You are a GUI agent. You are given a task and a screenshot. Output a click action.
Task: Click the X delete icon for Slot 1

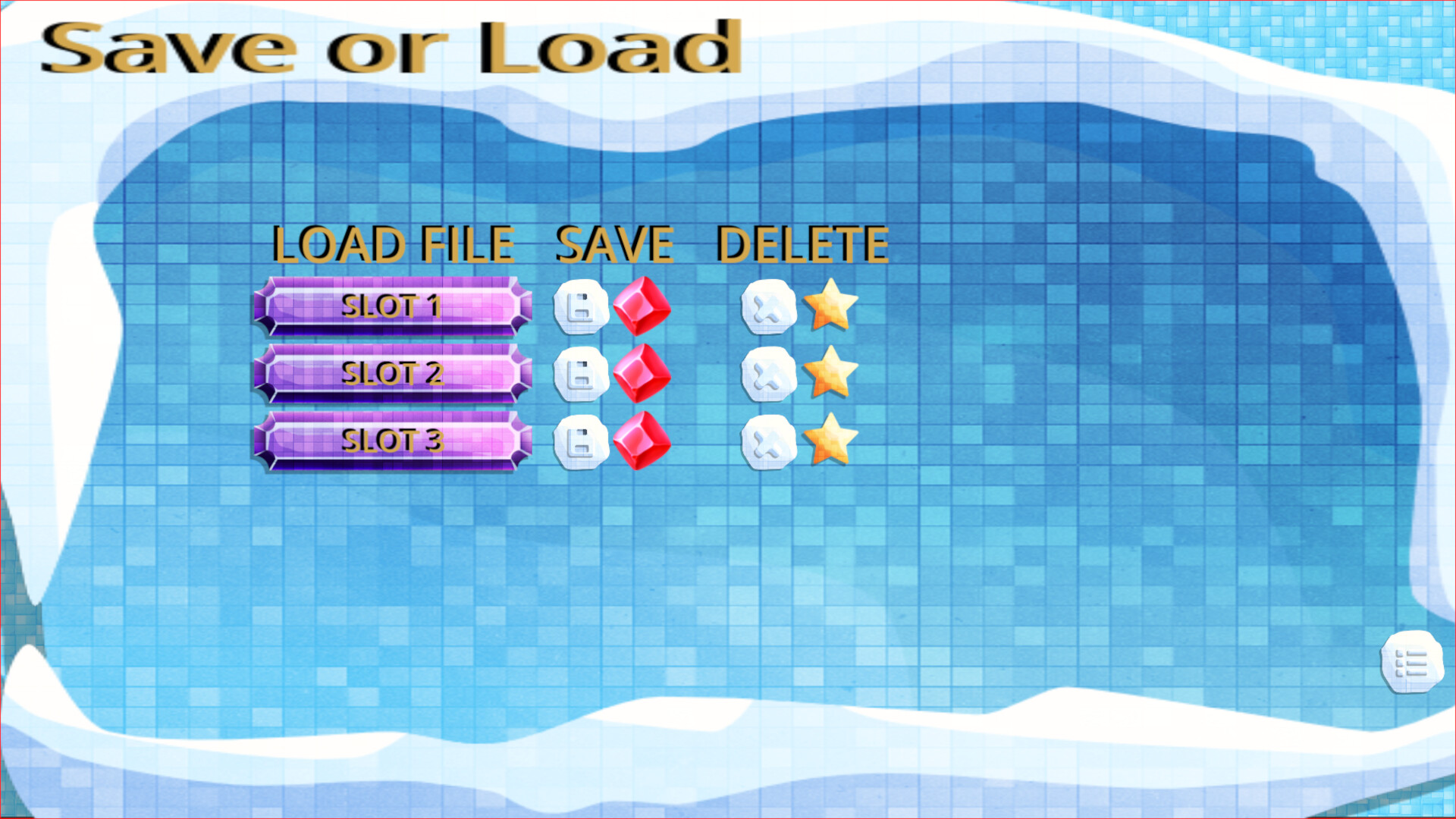click(767, 307)
